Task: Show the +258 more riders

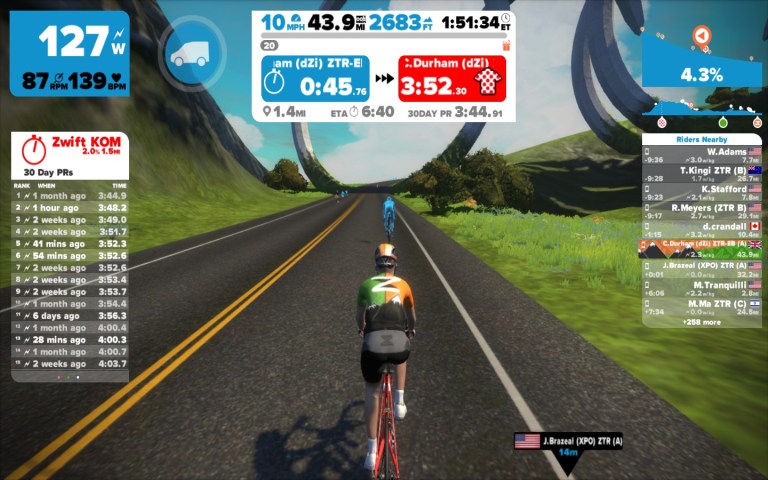Action: coord(702,322)
